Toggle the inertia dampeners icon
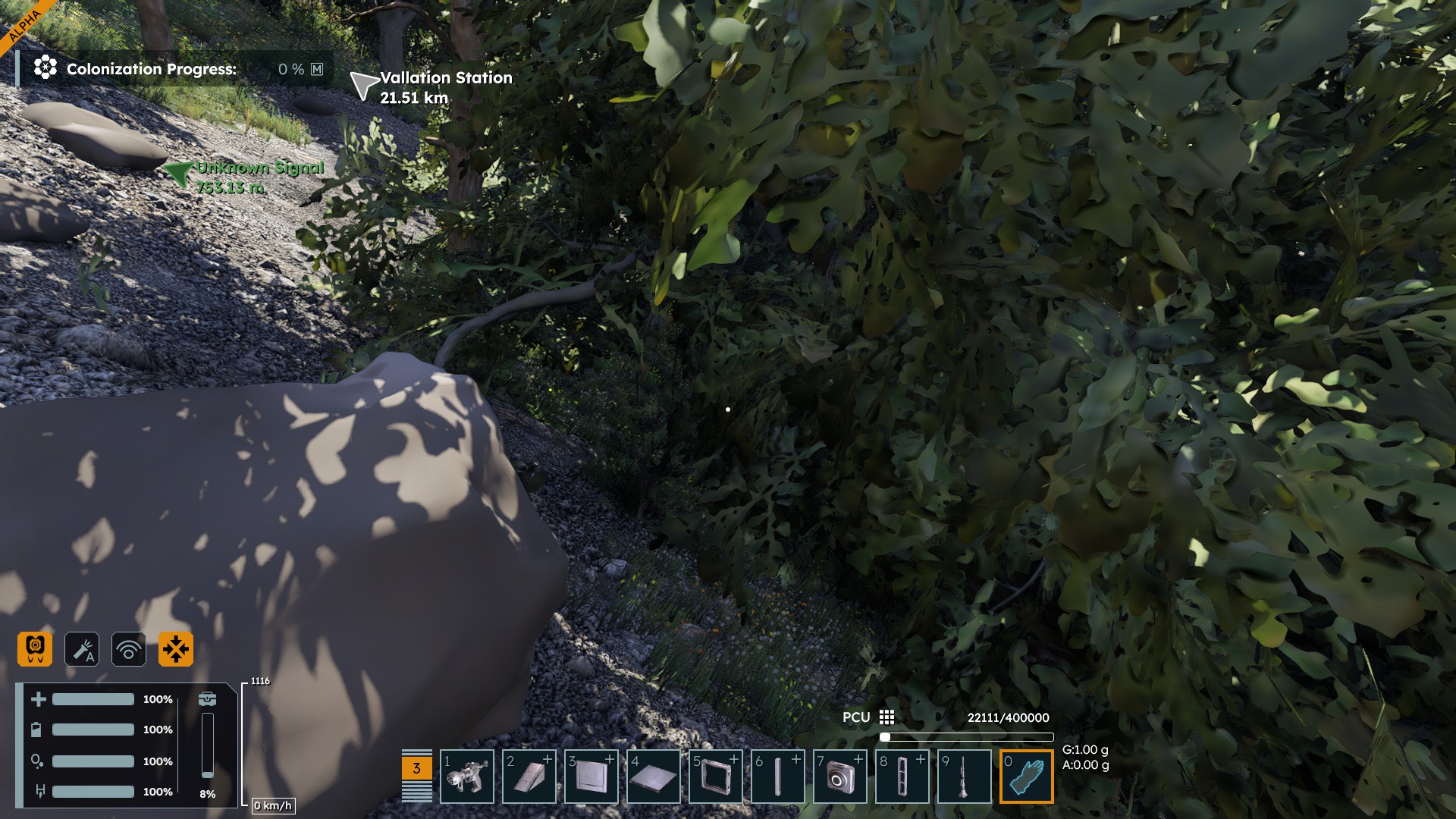 [176, 649]
